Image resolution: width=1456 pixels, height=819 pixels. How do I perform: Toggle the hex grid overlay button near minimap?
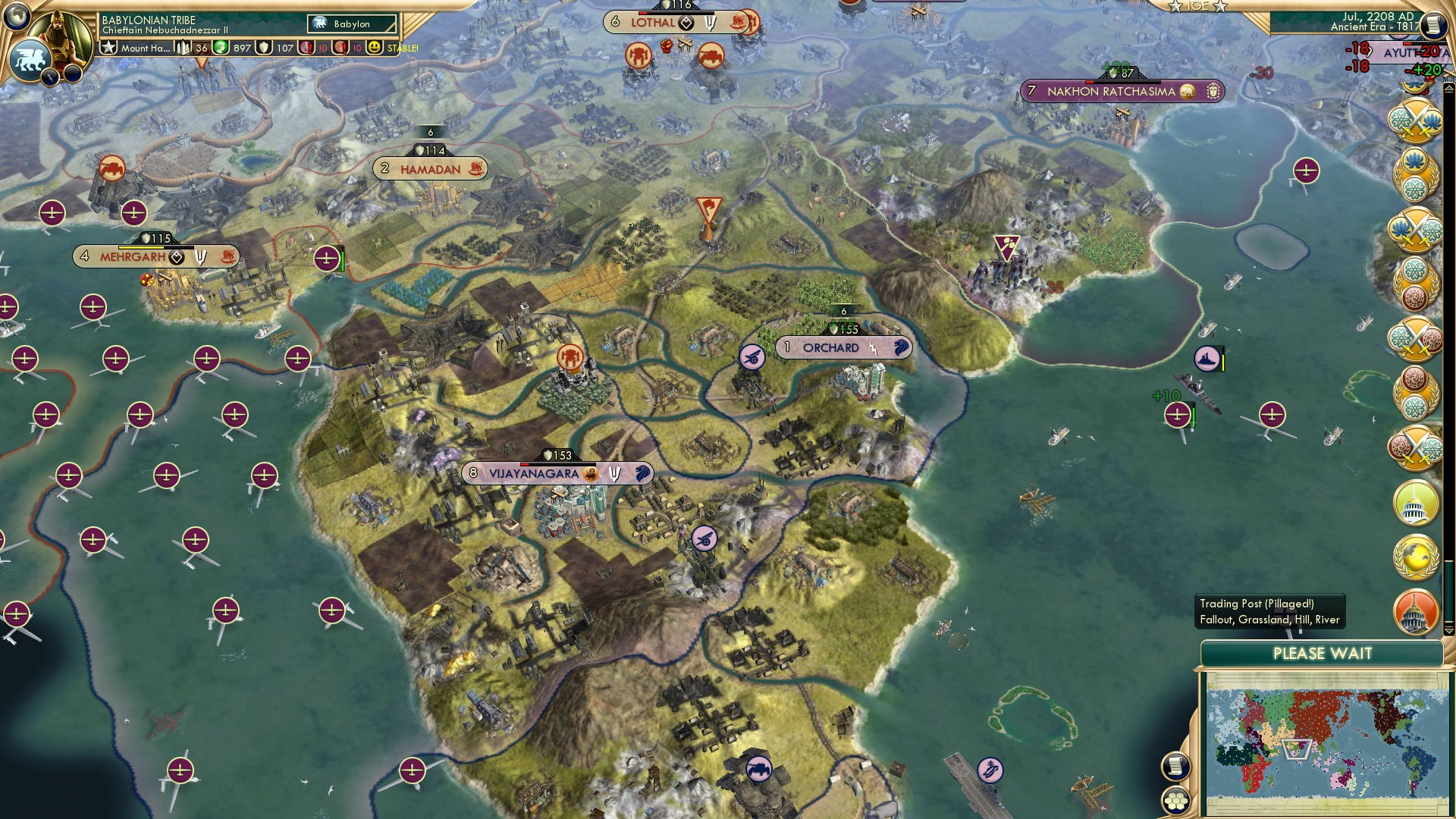coord(1175,799)
